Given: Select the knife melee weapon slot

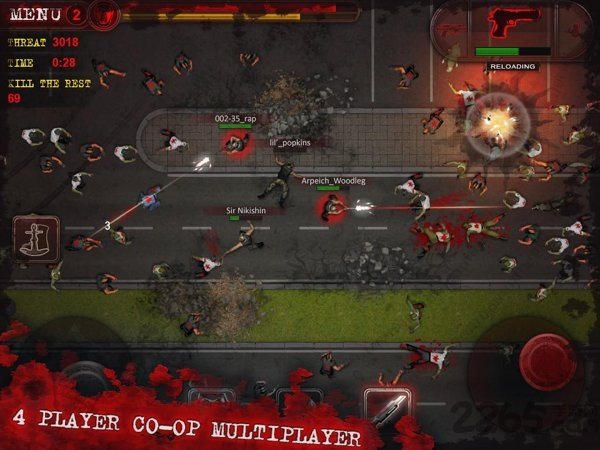Looking at the screenshot, I should [x=386, y=406].
